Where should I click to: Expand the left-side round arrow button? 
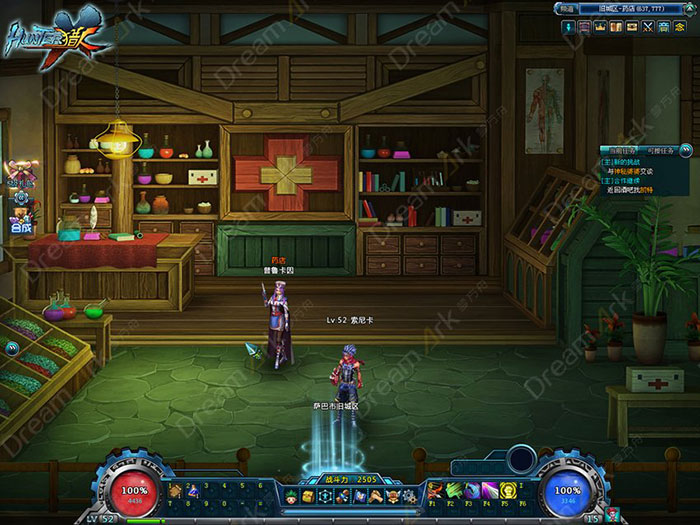point(11,348)
